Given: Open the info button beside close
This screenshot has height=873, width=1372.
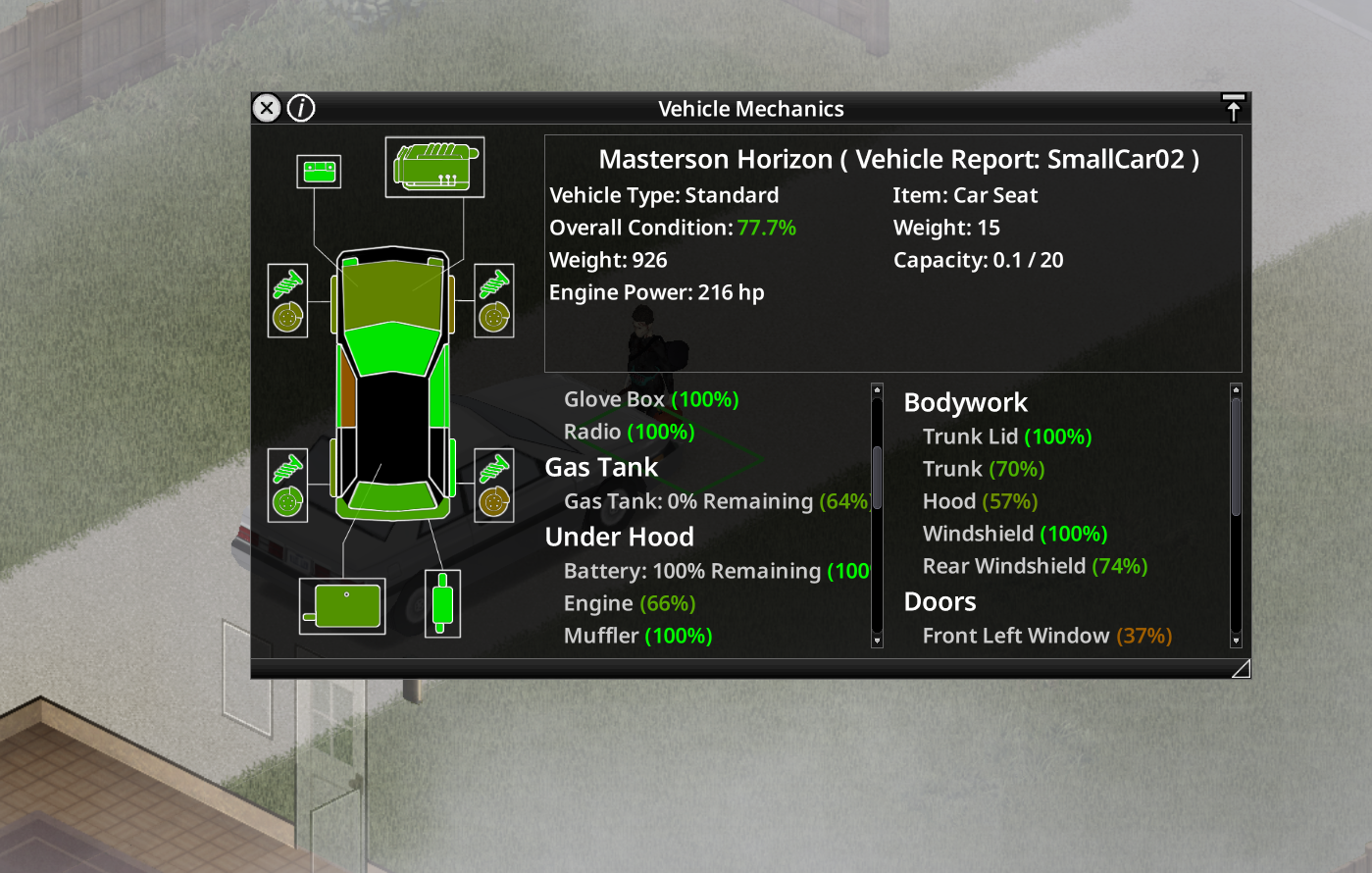Looking at the screenshot, I should [x=301, y=108].
